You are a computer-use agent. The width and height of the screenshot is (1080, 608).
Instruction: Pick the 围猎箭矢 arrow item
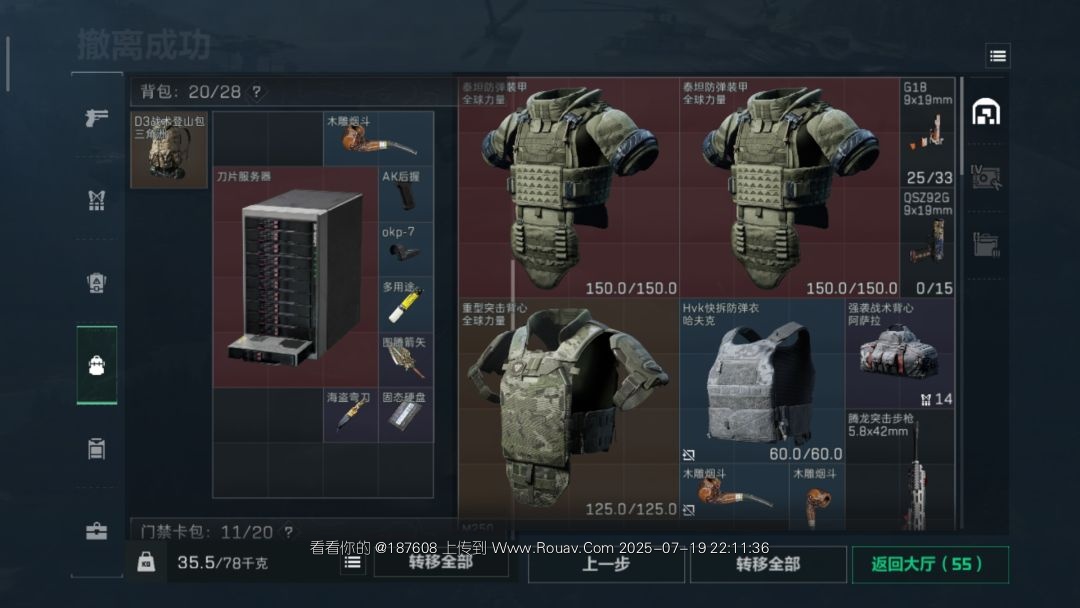pyautogui.click(x=406, y=359)
